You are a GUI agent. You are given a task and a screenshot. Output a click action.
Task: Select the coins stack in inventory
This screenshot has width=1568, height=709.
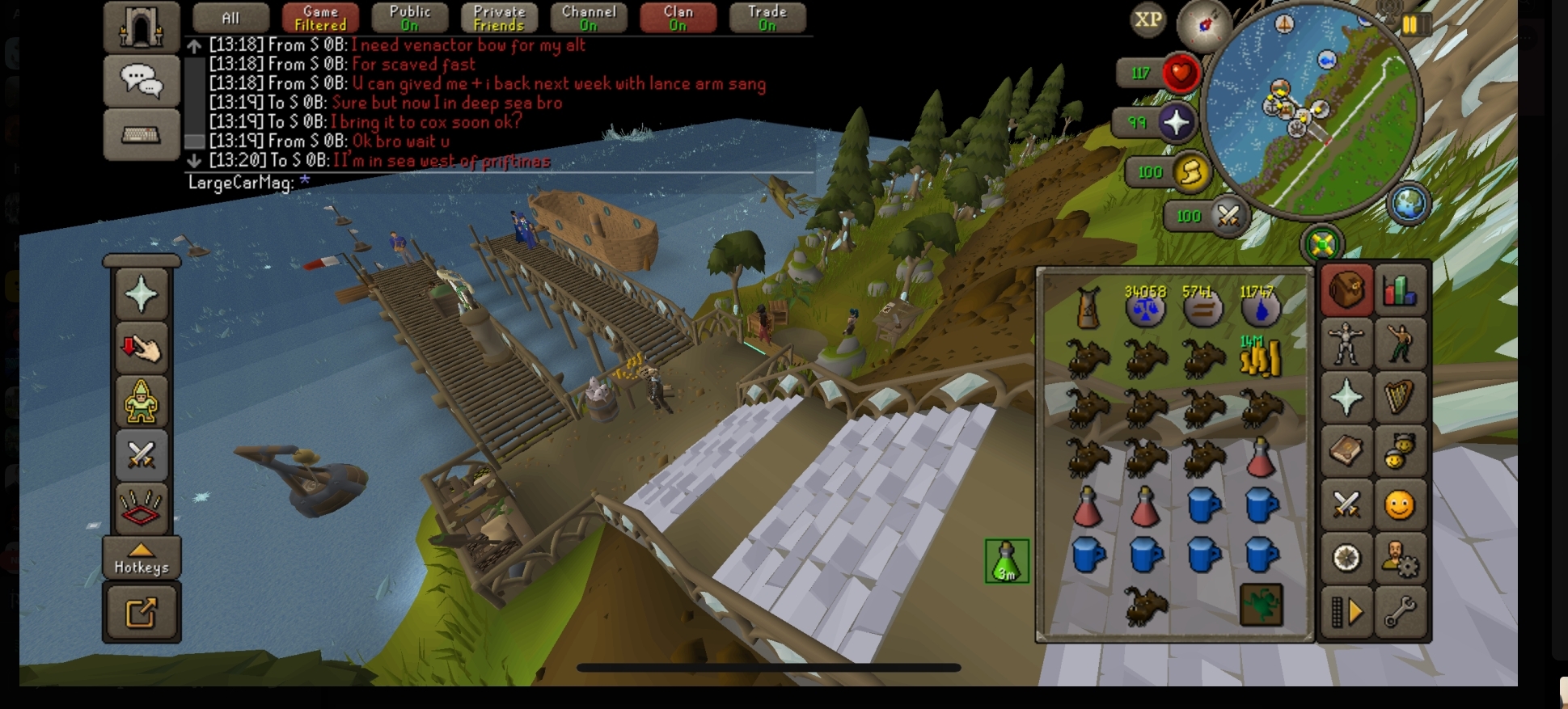(x=1260, y=357)
